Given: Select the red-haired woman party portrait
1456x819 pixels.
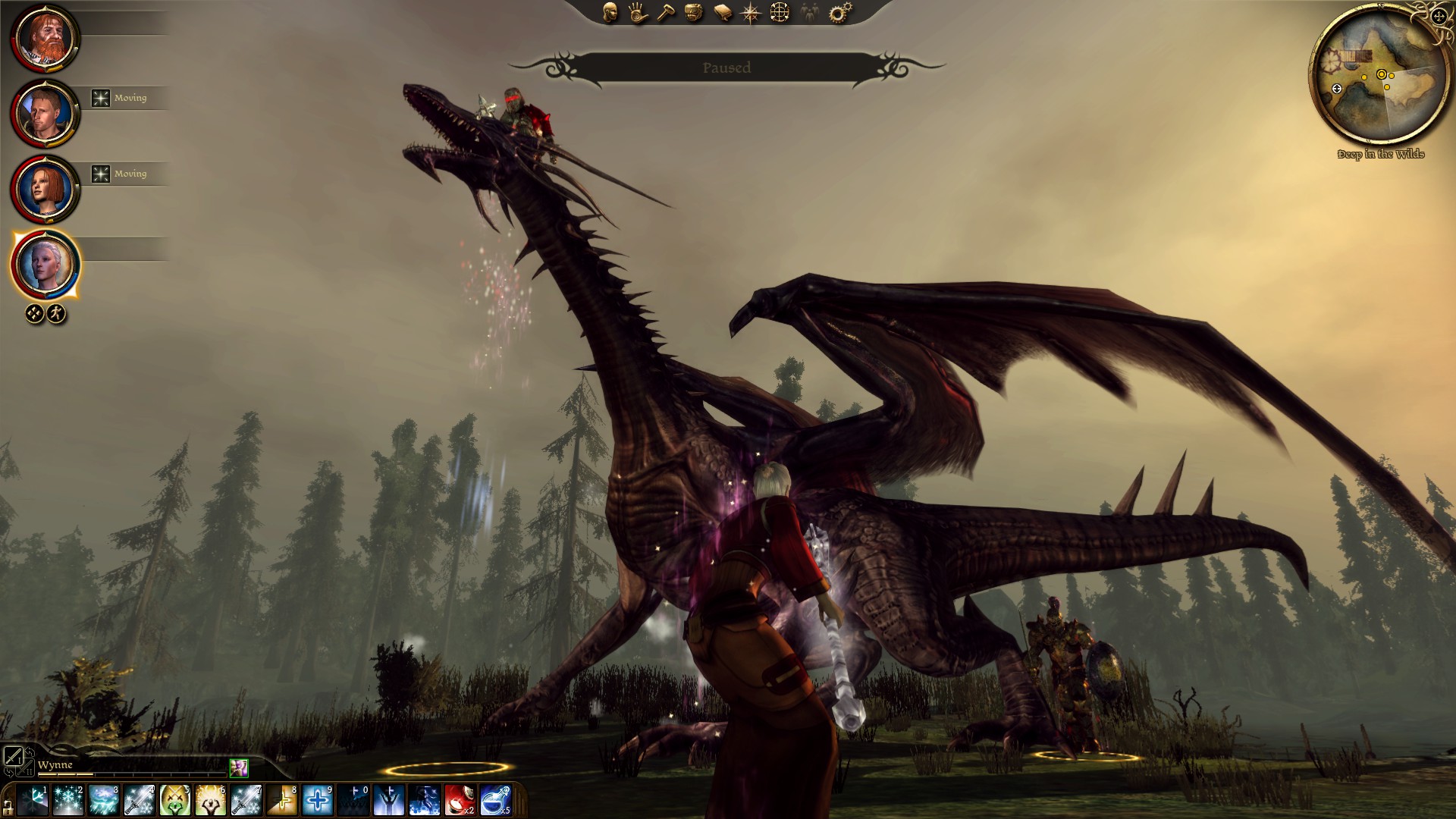Looking at the screenshot, I should 45,190.
